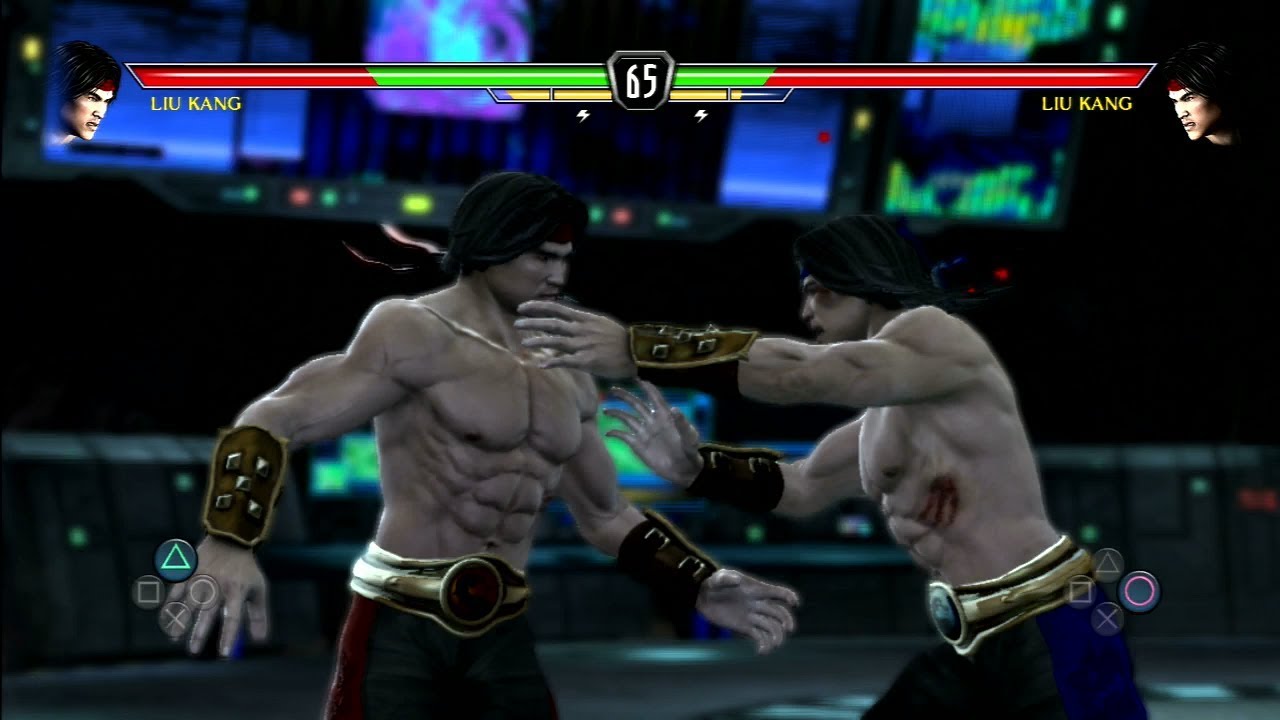
Task: Click the left lightning bolt under the timer
Action: pyautogui.click(x=583, y=114)
